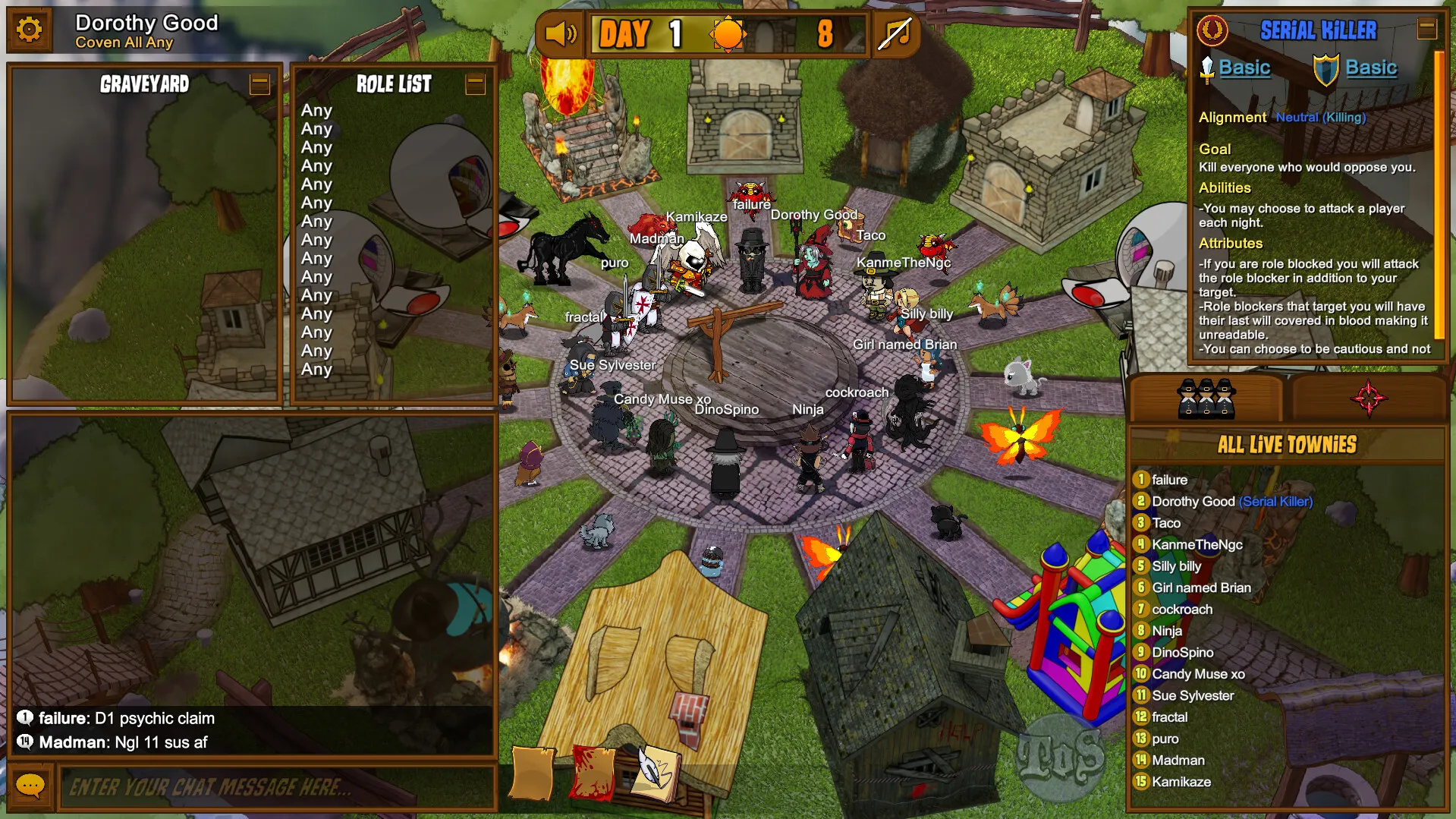Mute game sound with the speaker icon
The height and width of the screenshot is (819, 1456).
coord(559,33)
